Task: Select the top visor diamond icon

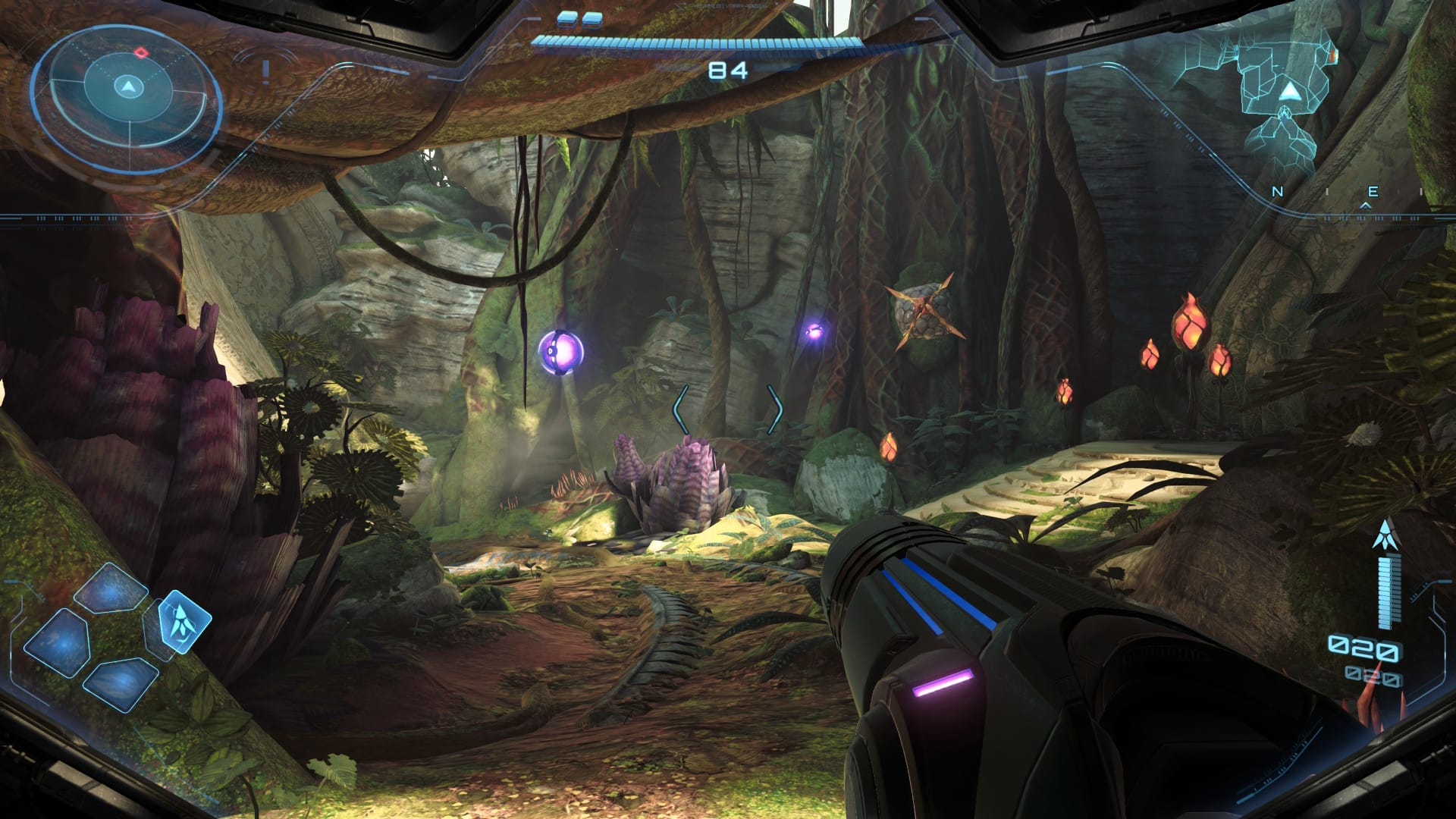Action: (x=109, y=592)
